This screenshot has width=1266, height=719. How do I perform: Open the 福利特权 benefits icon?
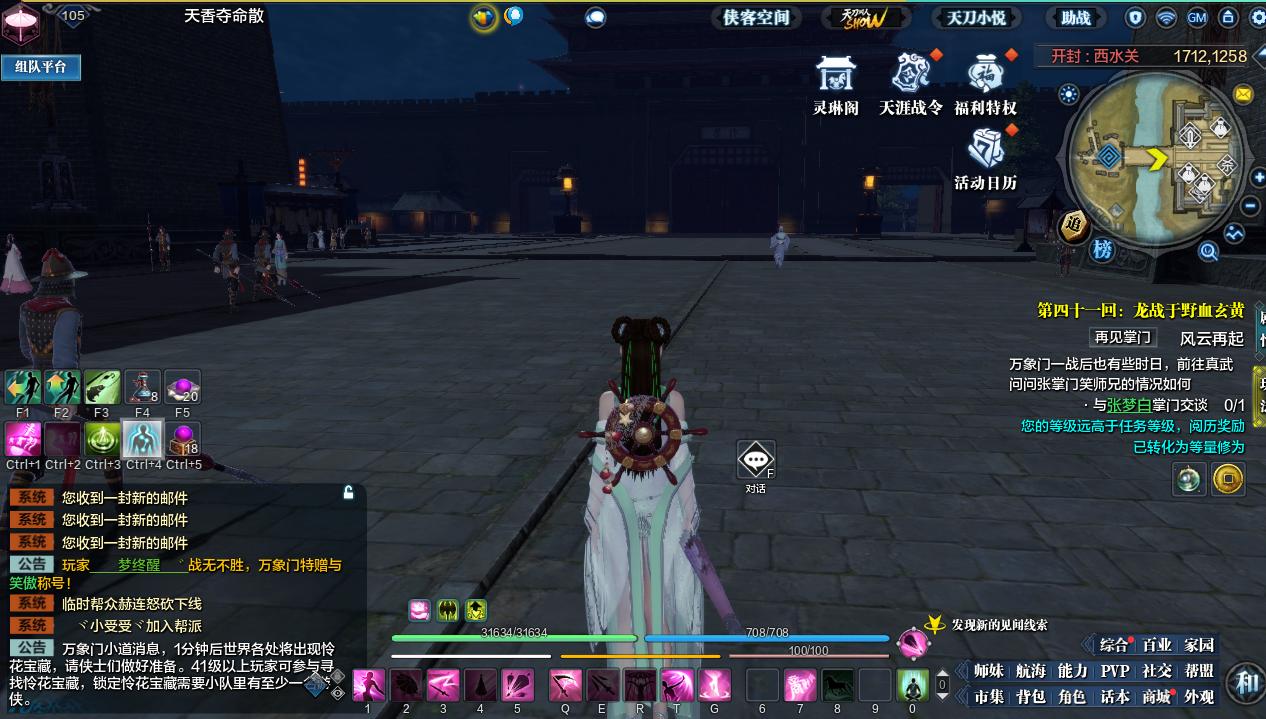pos(985,84)
